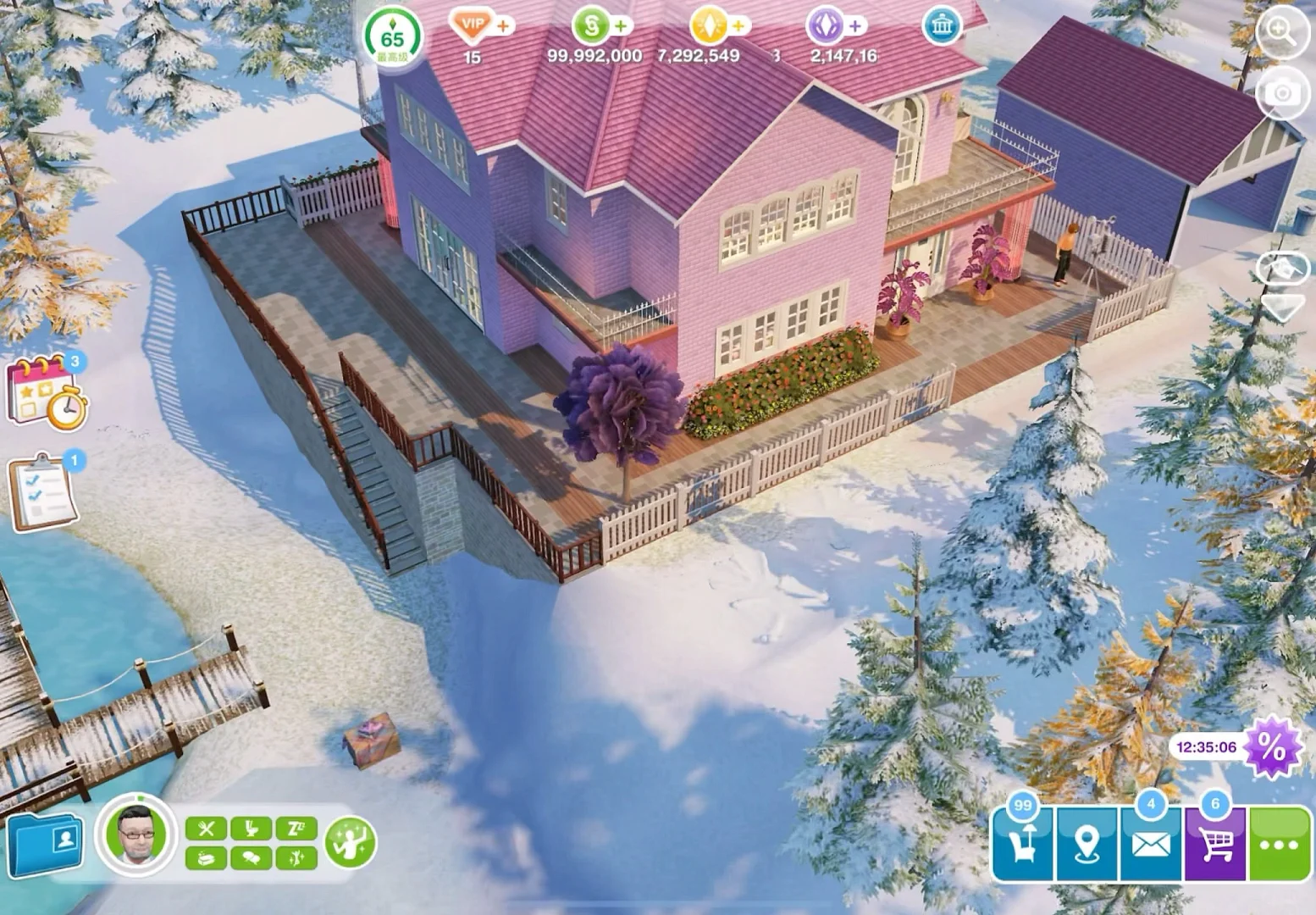The width and height of the screenshot is (1316, 915).
Task: Toggle the house wall view button
Action: pos(1282,269)
